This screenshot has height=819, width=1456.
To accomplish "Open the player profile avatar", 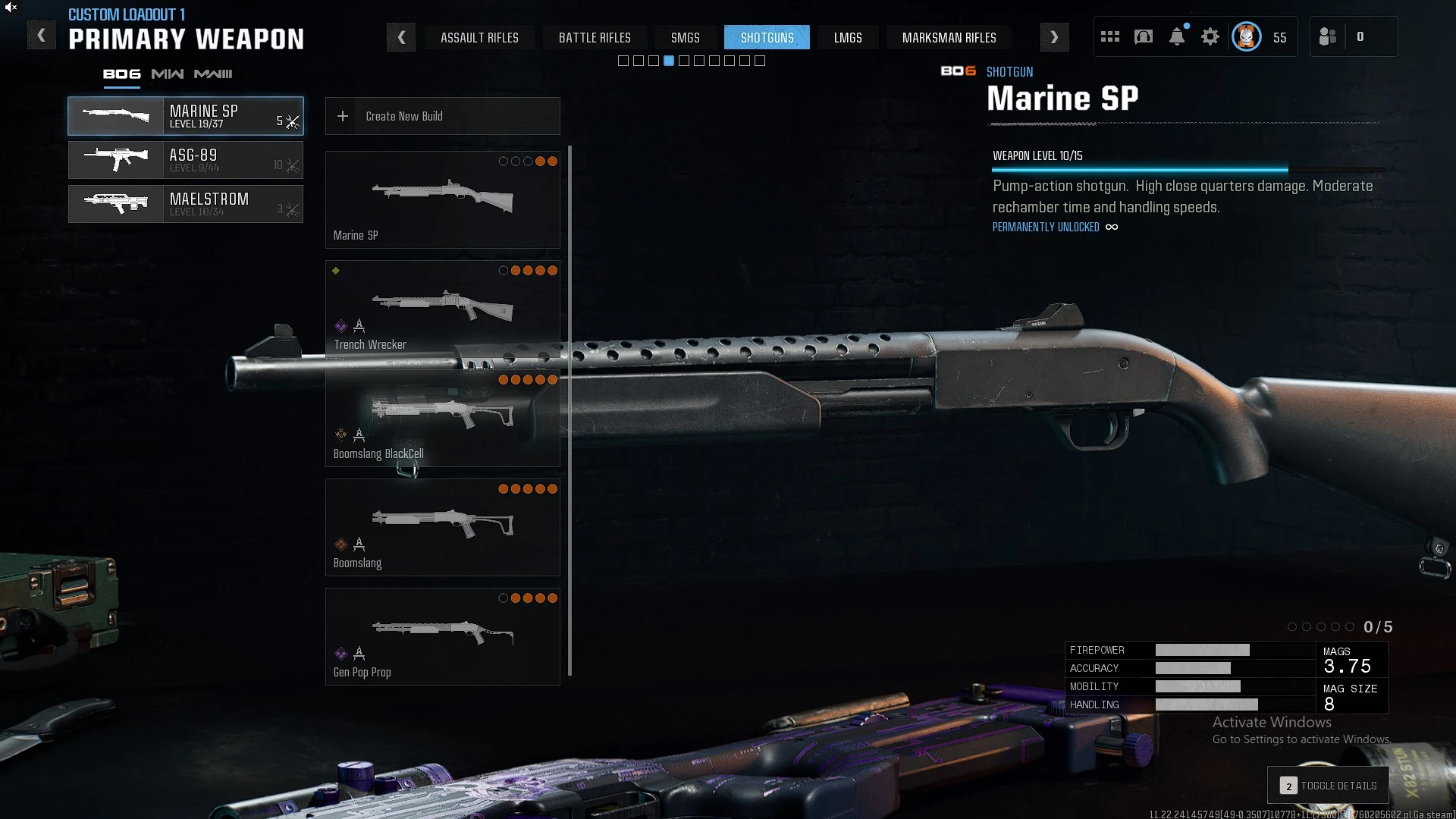I will [1246, 36].
